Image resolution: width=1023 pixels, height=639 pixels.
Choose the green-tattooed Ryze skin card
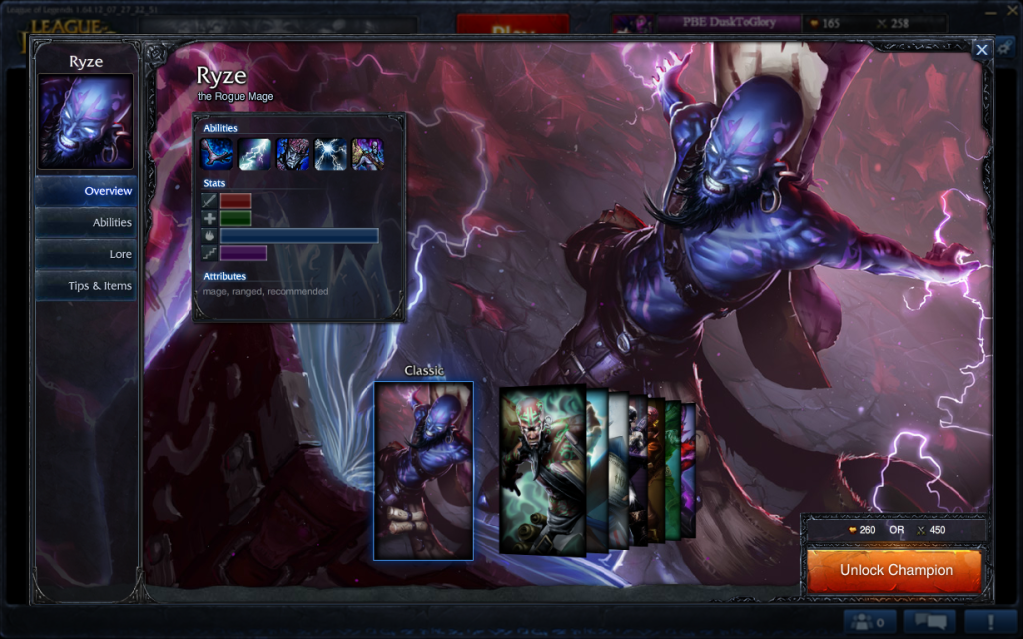pos(541,469)
